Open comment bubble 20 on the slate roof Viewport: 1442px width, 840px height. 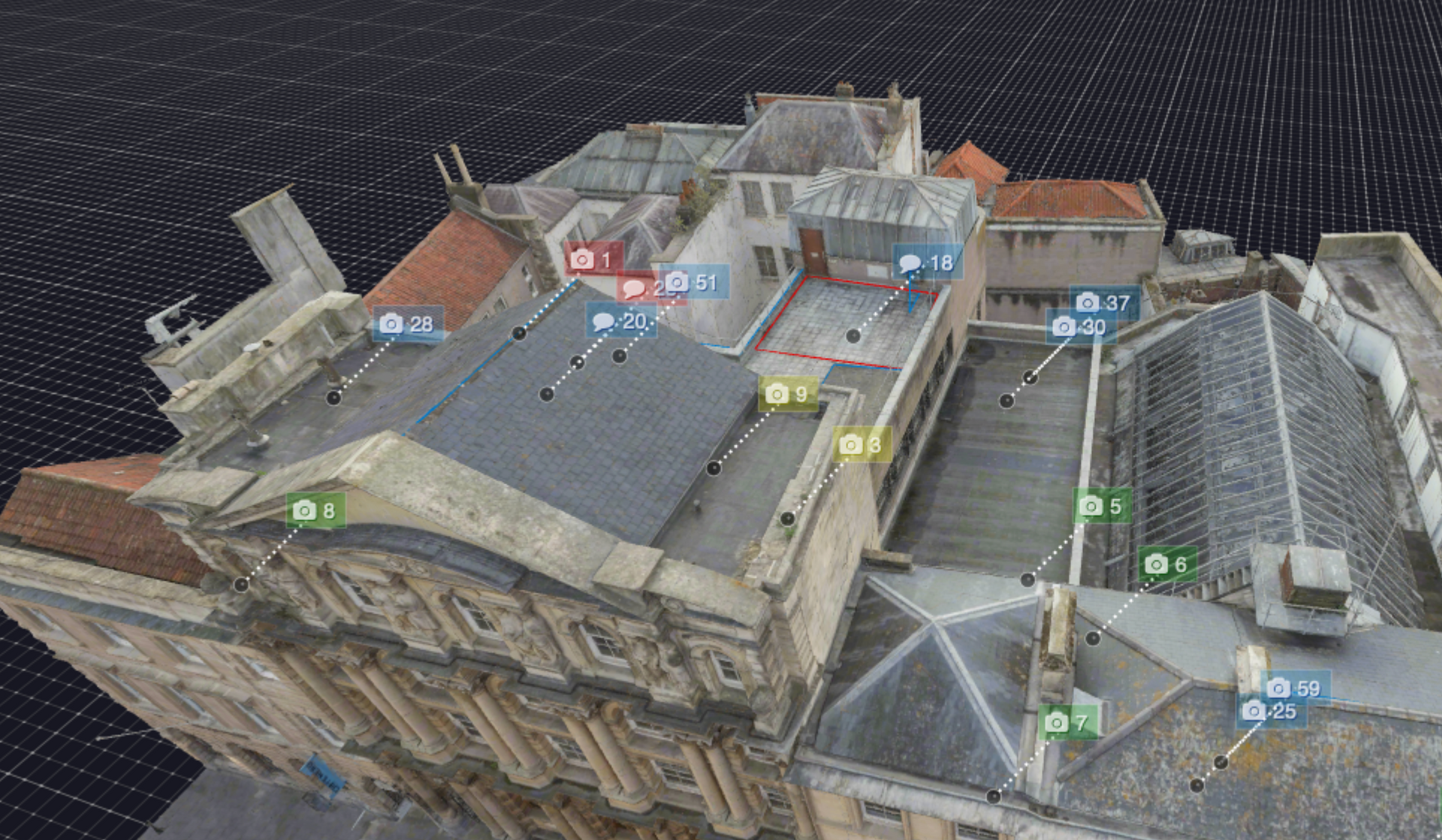point(616,322)
